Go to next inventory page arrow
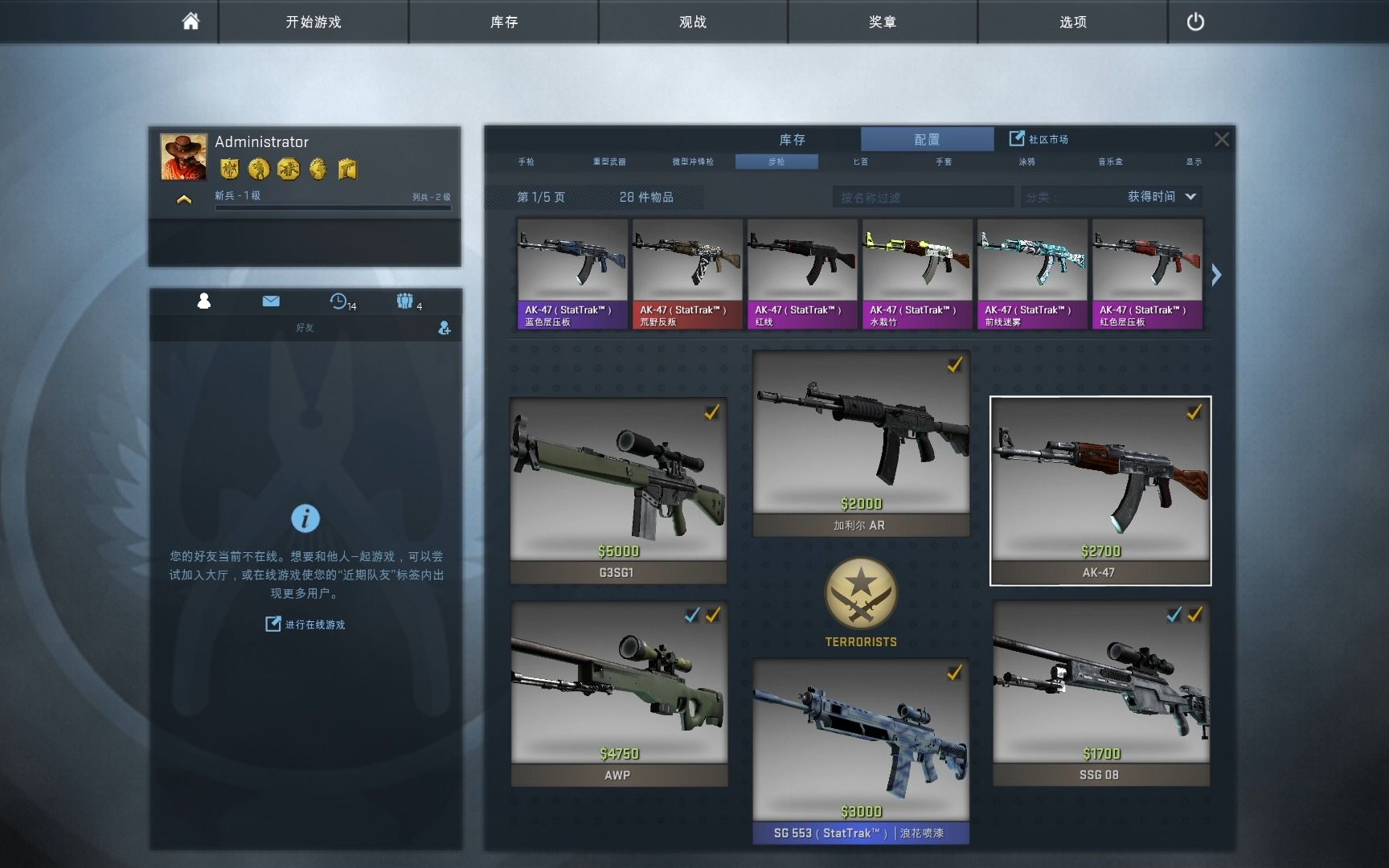 [x=1216, y=275]
